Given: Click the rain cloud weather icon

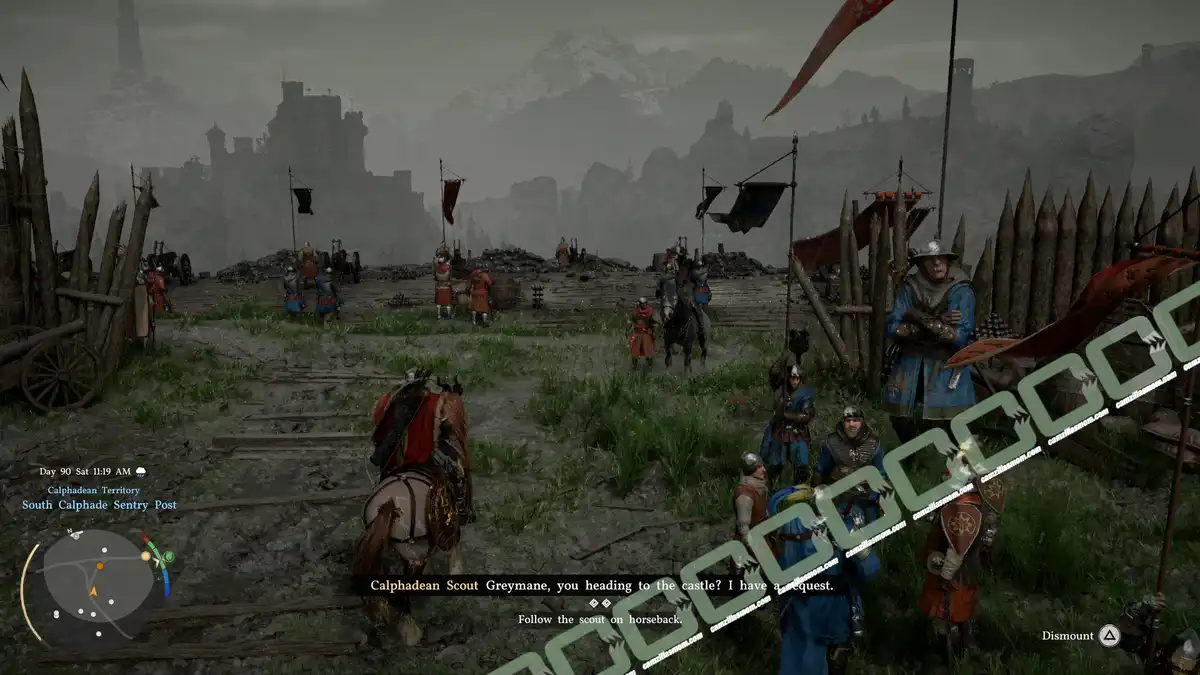Looking at the screenshot, I should pyautogui.click(x=141, y=471).
